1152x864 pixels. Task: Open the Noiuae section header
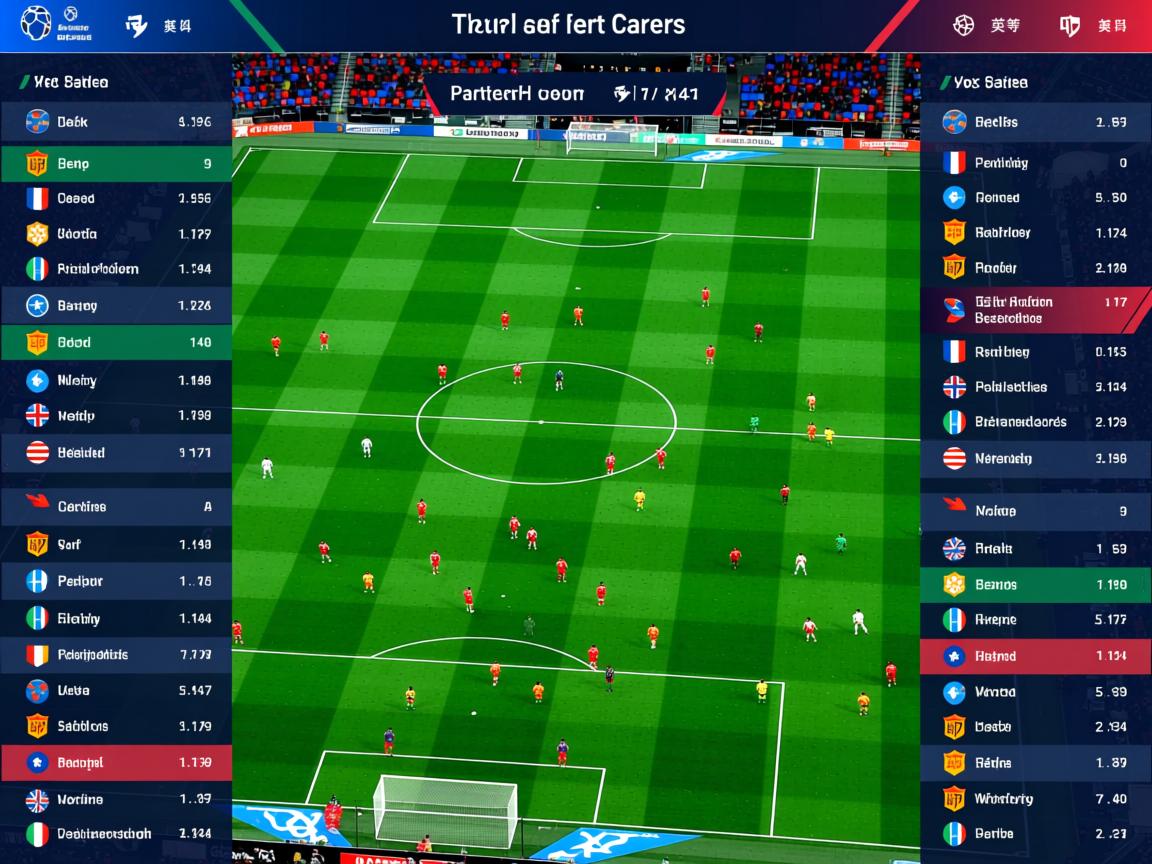[x=1036, y=510]
